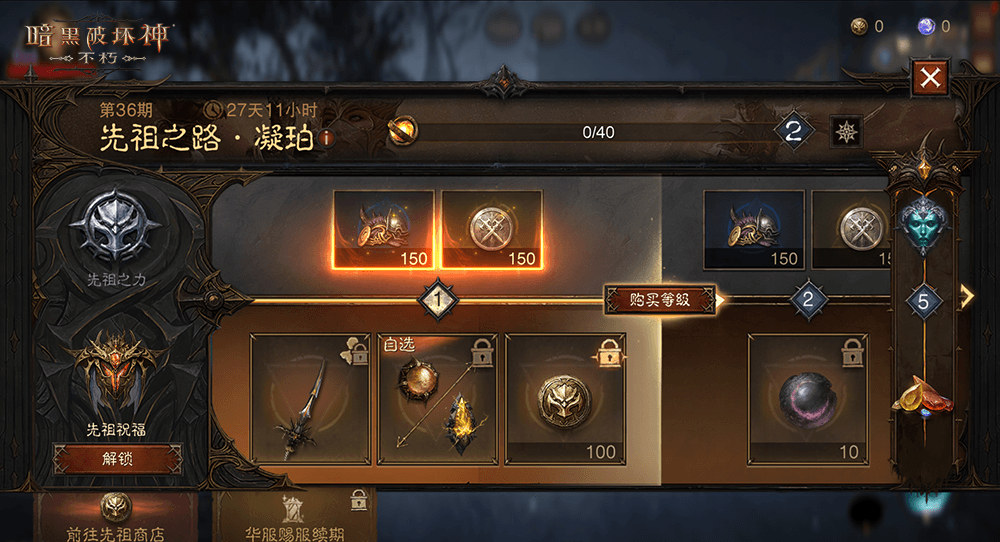The height and width of the screenshot is (542, 1000).
Task: Open the purple orb currency counter
Action: [933, 27]
